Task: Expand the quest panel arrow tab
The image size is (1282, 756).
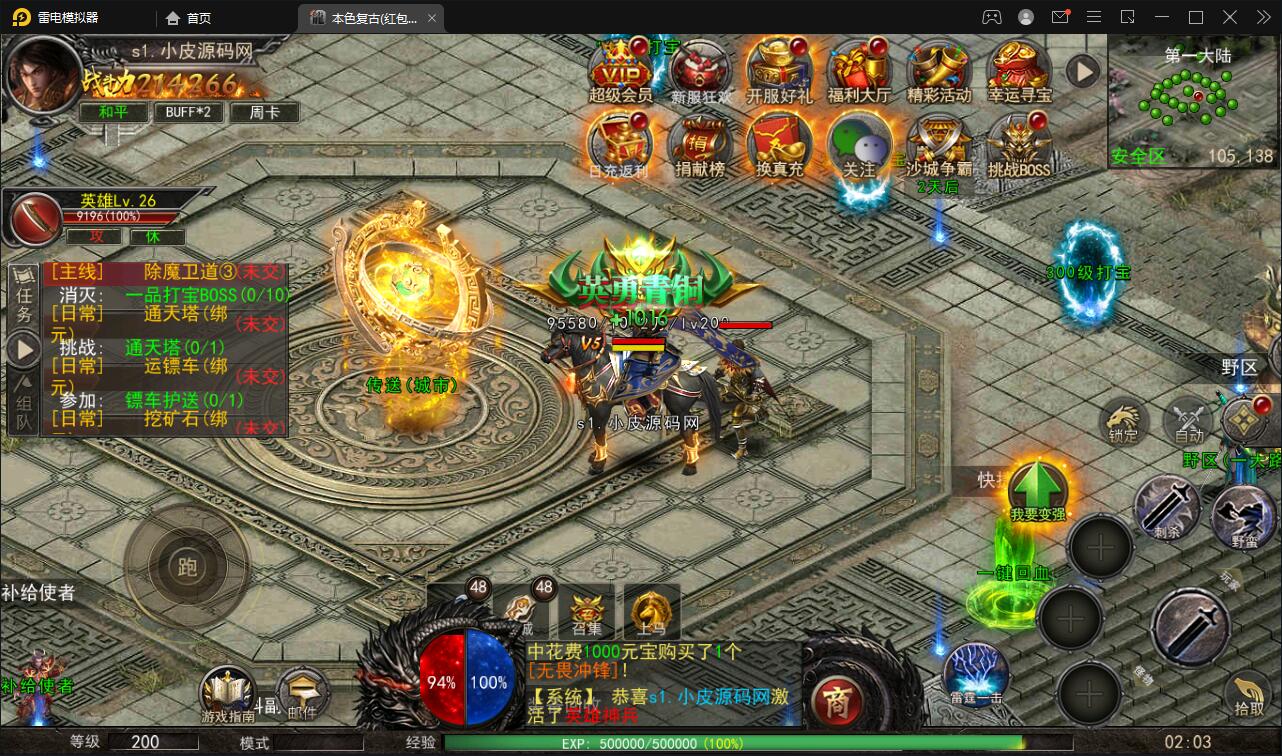Action: coord(22,349)
